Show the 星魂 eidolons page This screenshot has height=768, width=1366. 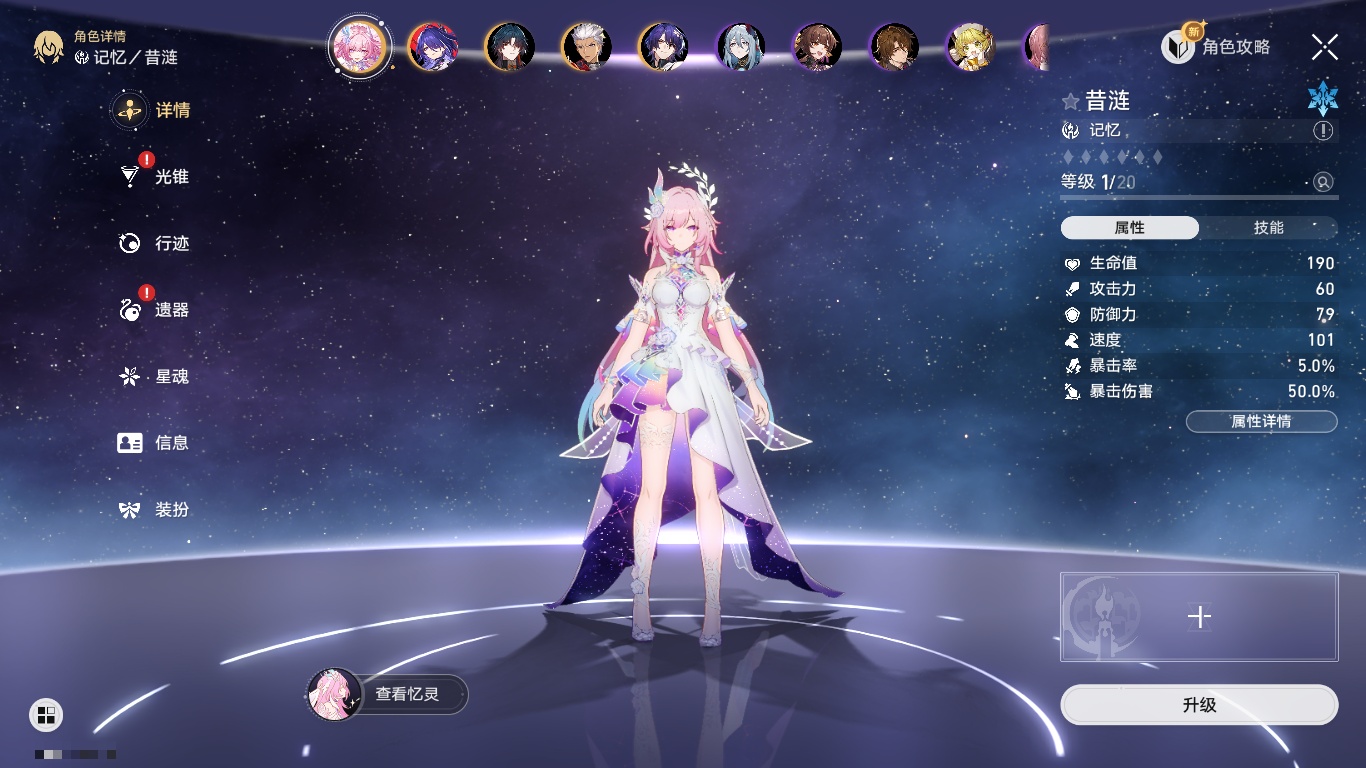(x=160, y=377)
